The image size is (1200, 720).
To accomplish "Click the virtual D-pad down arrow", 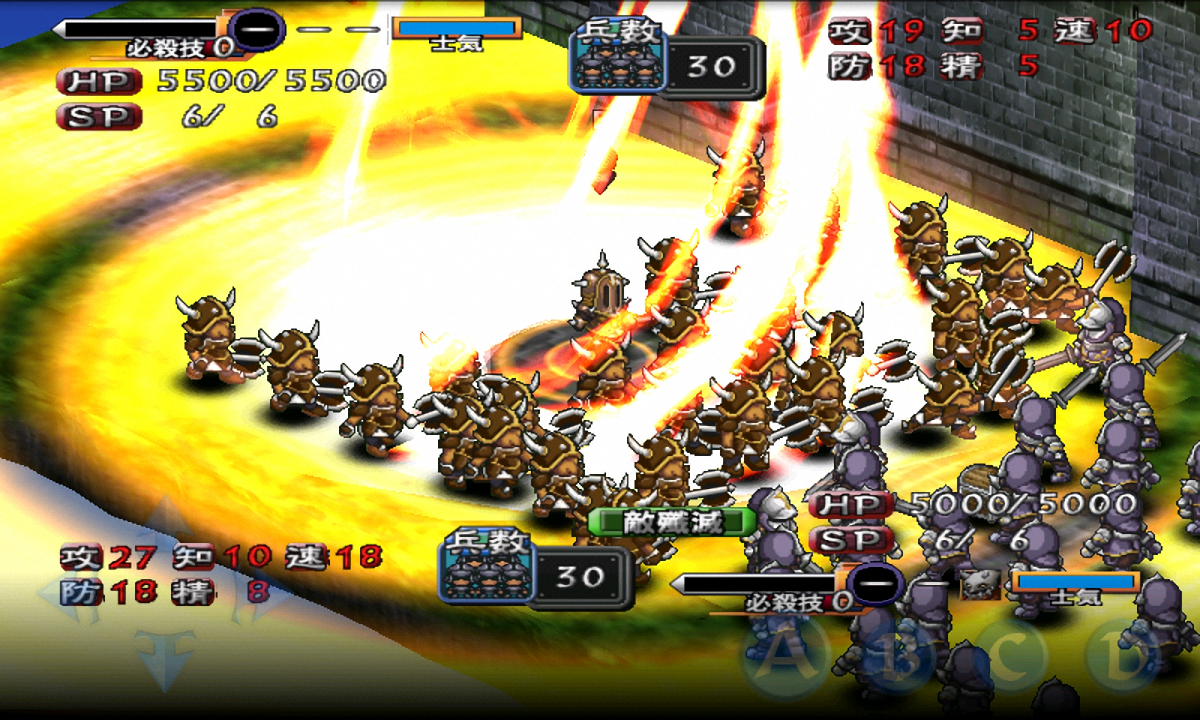I will pos(164,656).
